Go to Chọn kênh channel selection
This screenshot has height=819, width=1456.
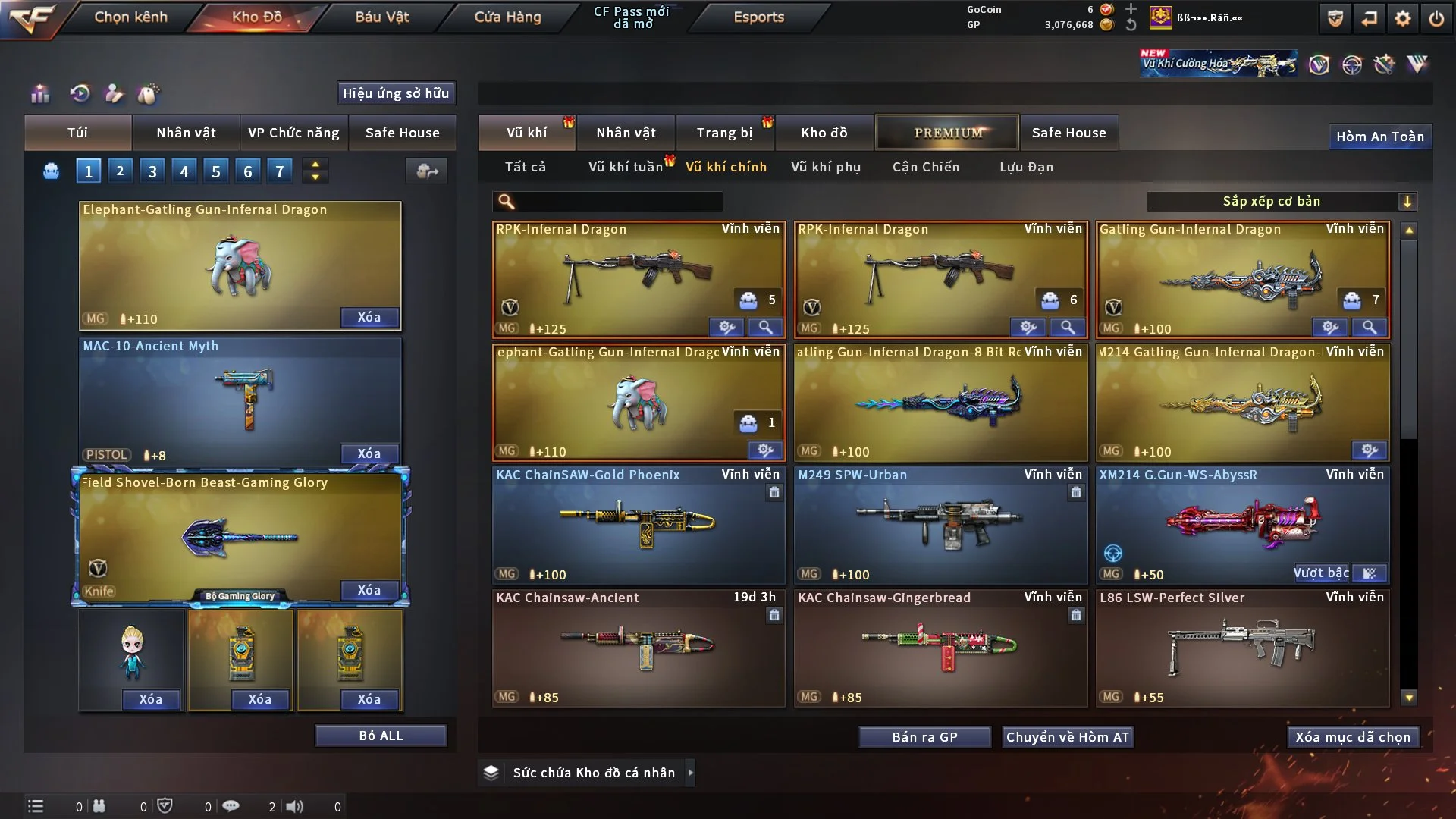pos(130,17)
